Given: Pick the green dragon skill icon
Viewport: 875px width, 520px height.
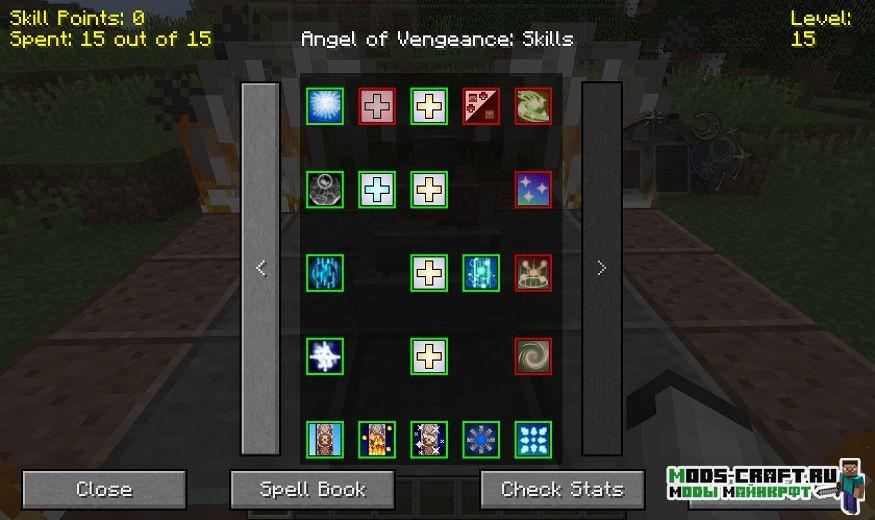Looking at the screenshot, I should click(533, 106).
